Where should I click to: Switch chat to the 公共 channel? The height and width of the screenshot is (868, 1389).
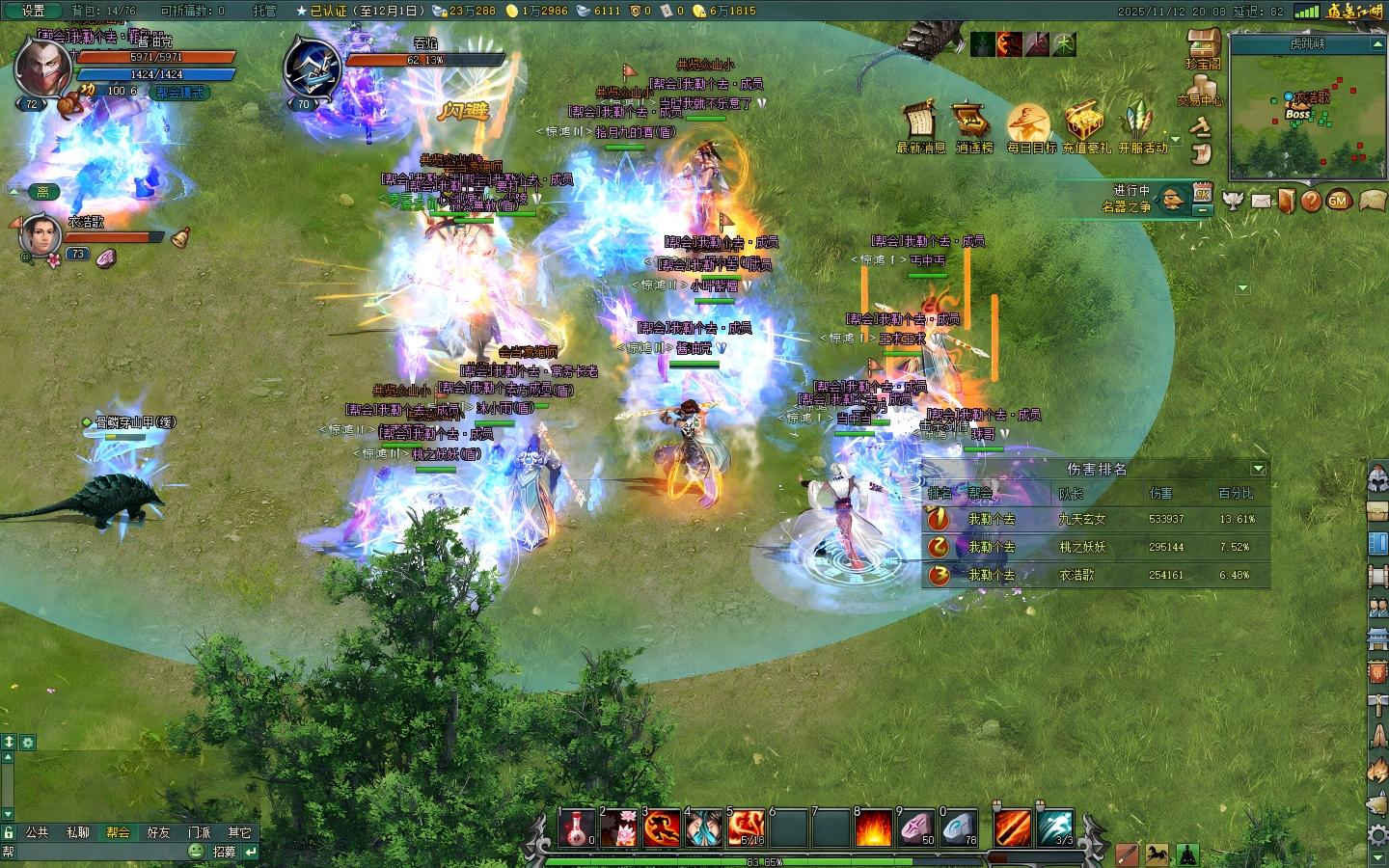click(37, 832)
